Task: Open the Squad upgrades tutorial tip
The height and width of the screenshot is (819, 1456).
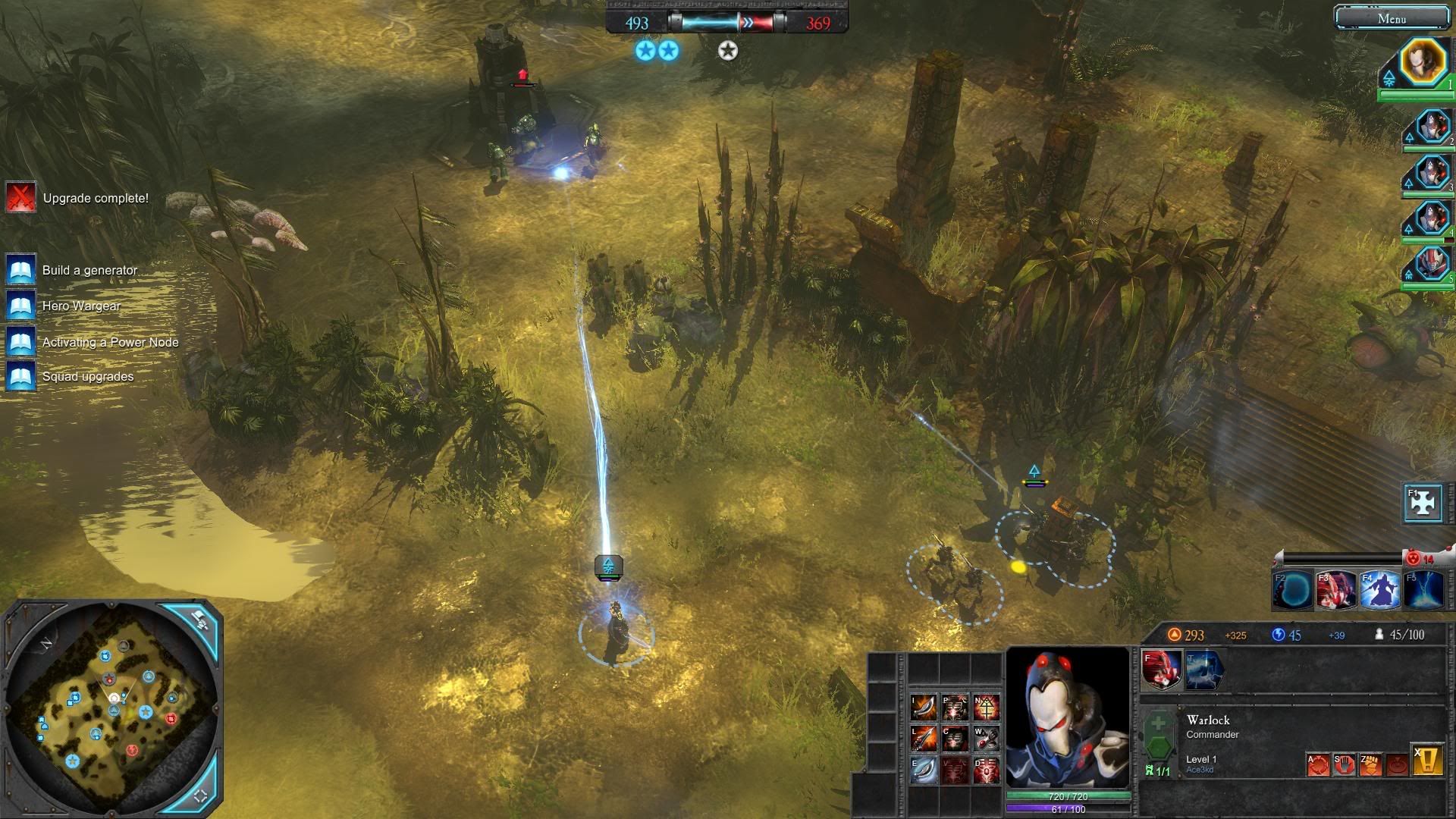Action: coord(20,377)
